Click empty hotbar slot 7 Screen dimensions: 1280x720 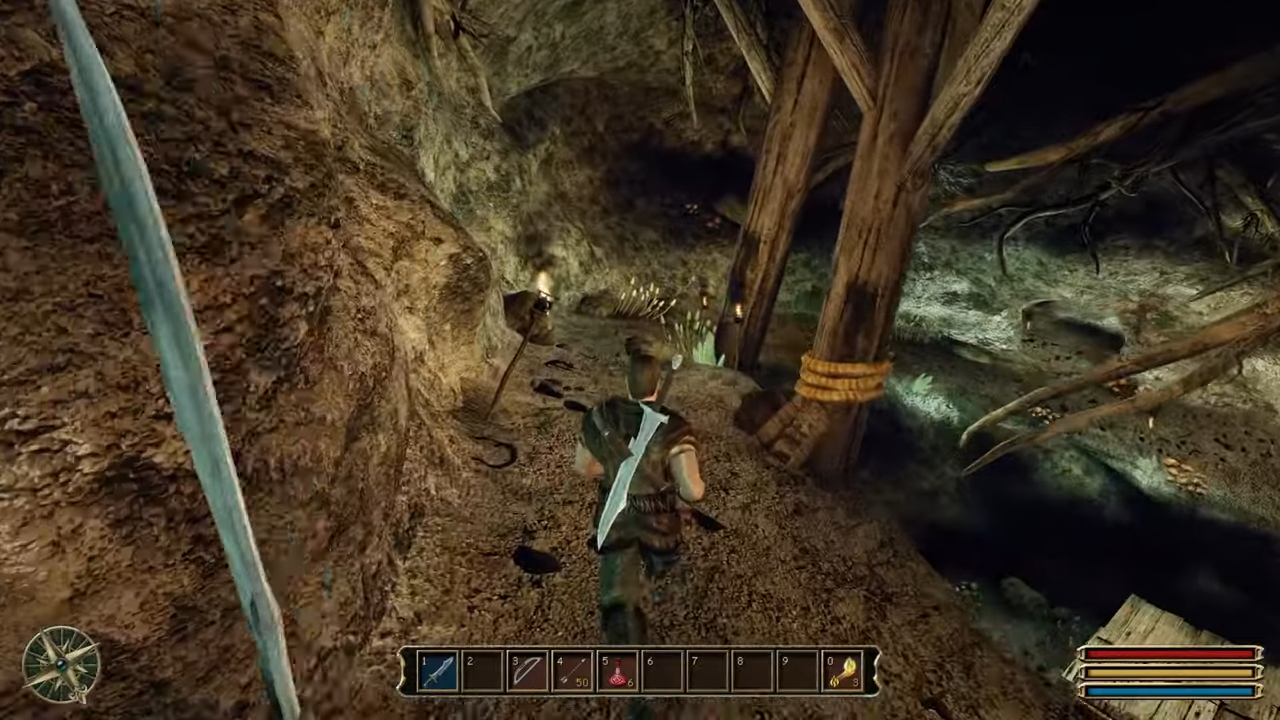[x=707, y=670]
